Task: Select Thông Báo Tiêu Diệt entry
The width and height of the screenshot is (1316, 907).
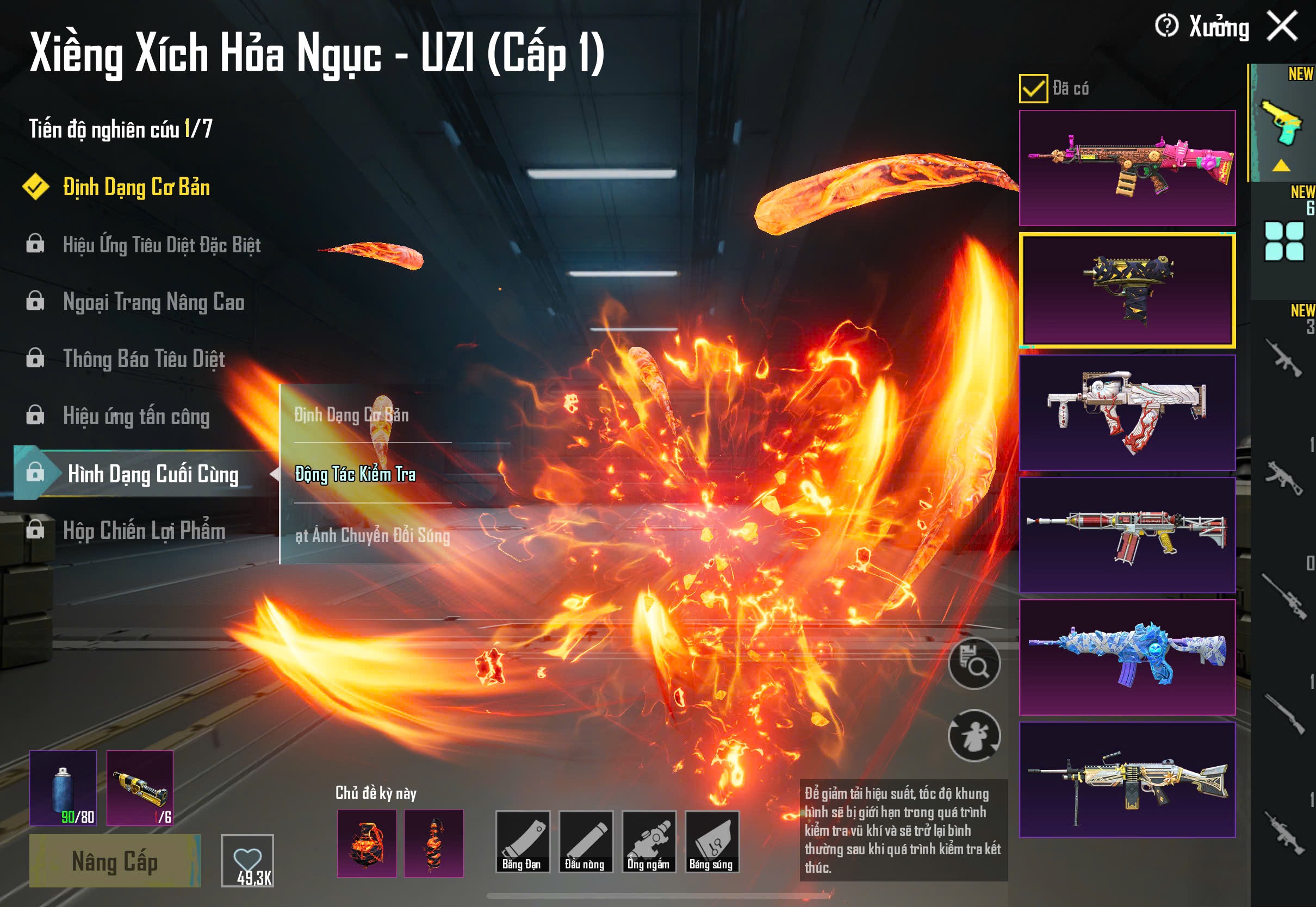Action: tap(144, 359)
